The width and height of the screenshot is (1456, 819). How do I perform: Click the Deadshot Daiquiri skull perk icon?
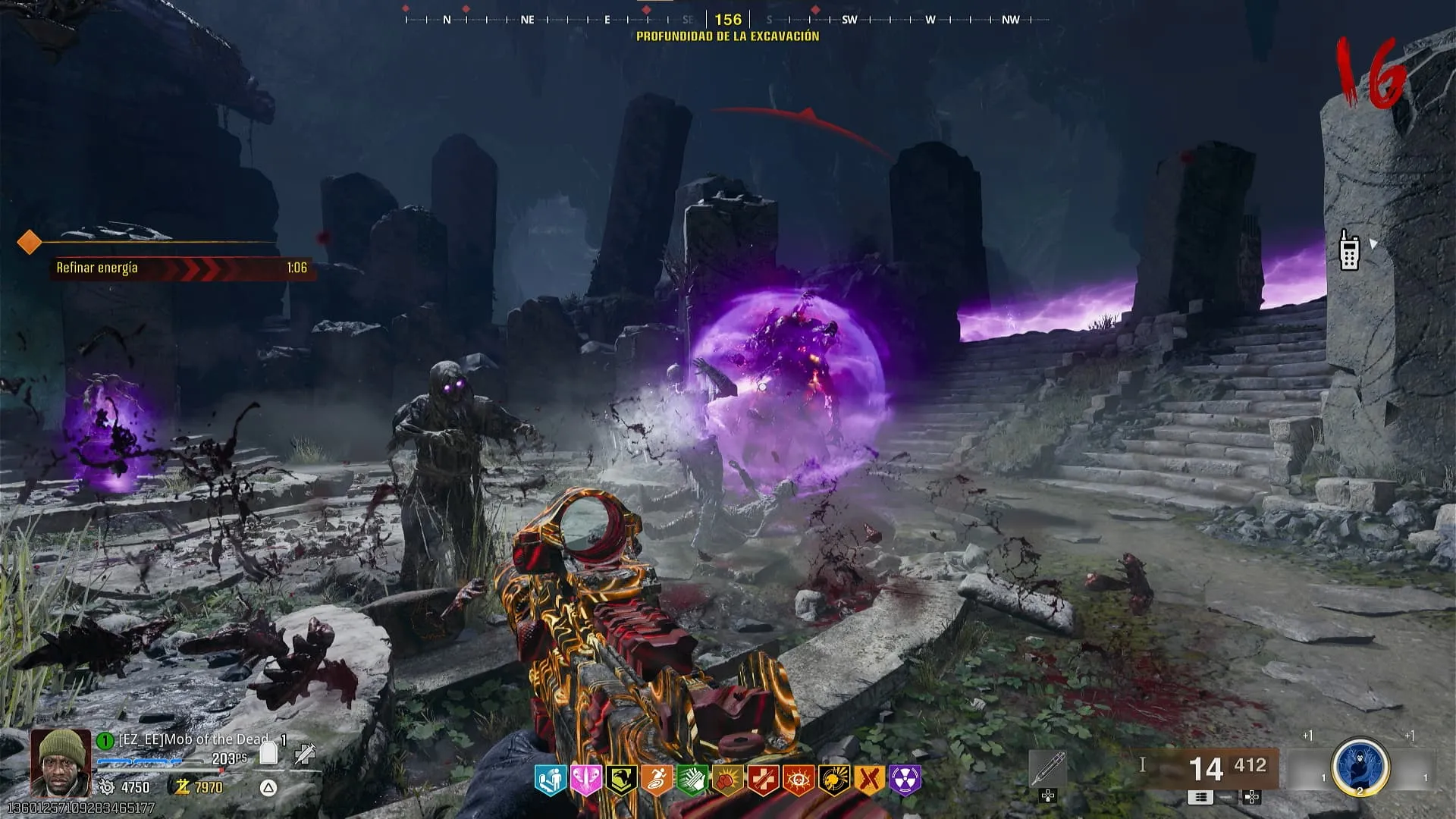click(834, 780)
